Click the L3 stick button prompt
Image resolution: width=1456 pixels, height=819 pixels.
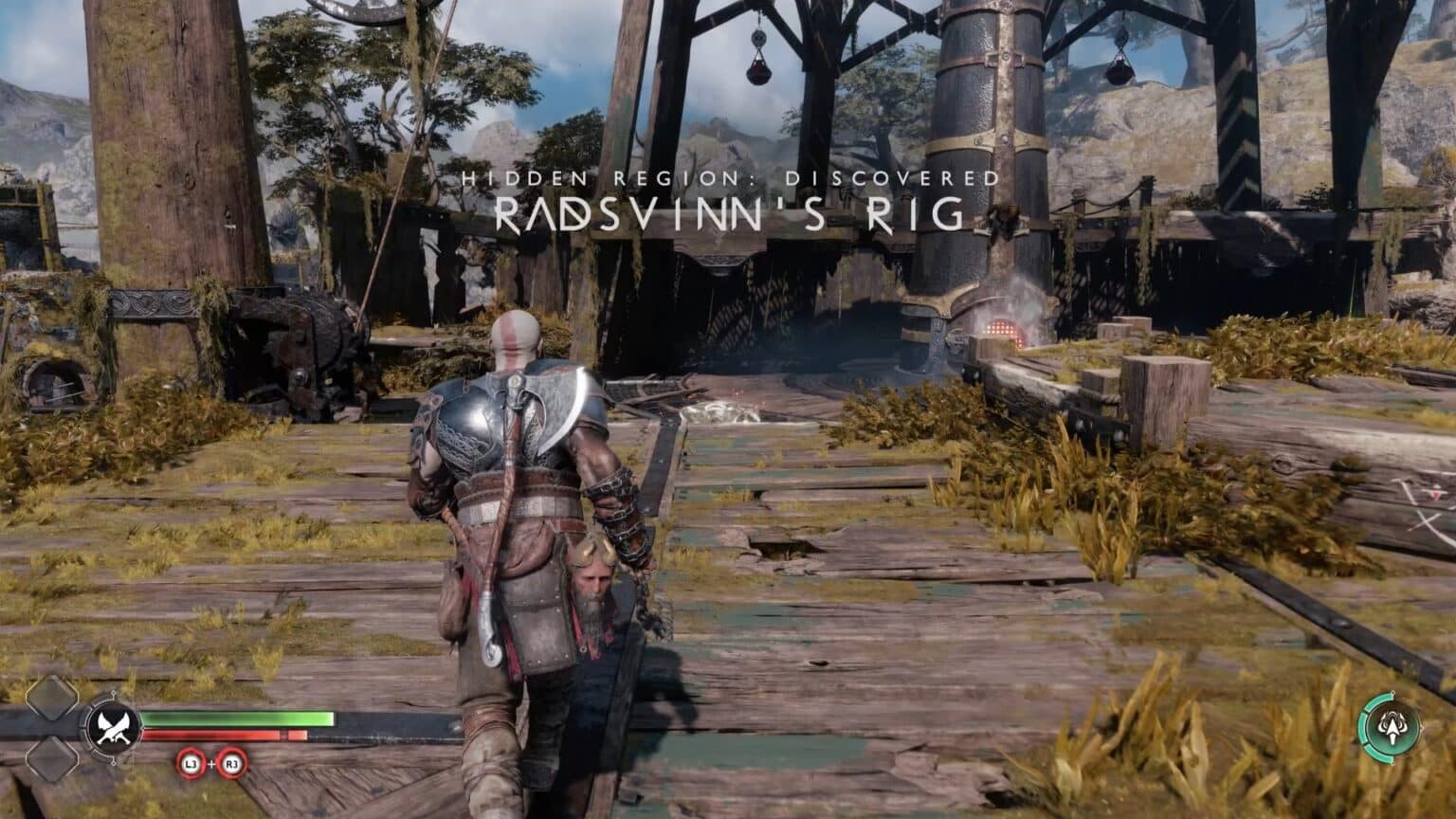point(191,763)
